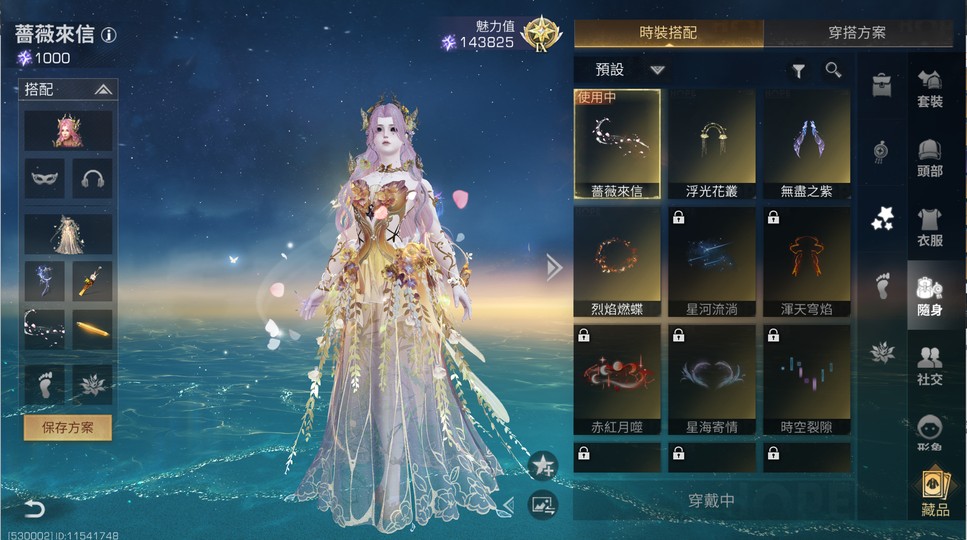Switch to the 頭部 category

coord(930,158)
